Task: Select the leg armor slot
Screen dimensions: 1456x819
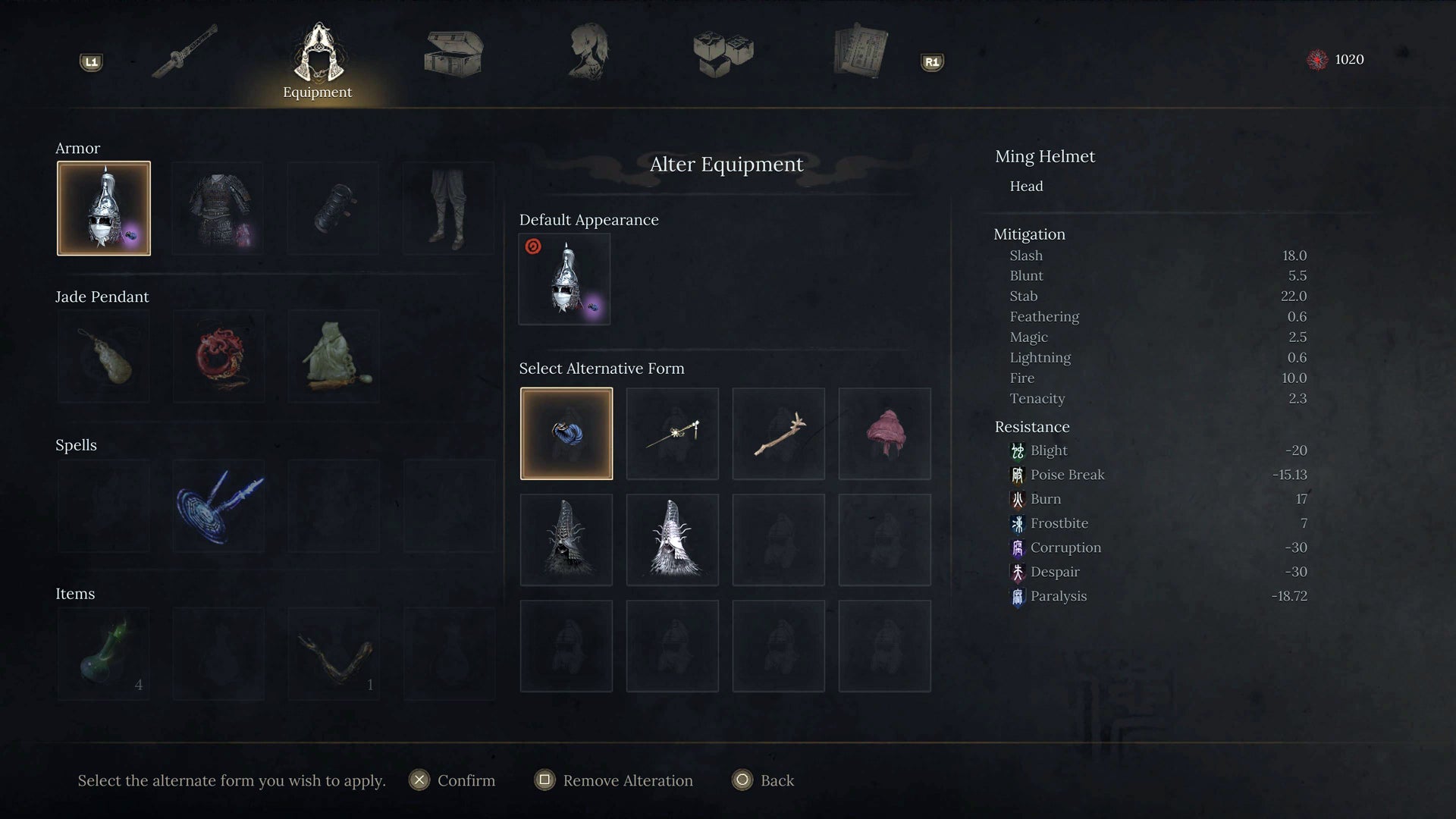Action: 449,209
